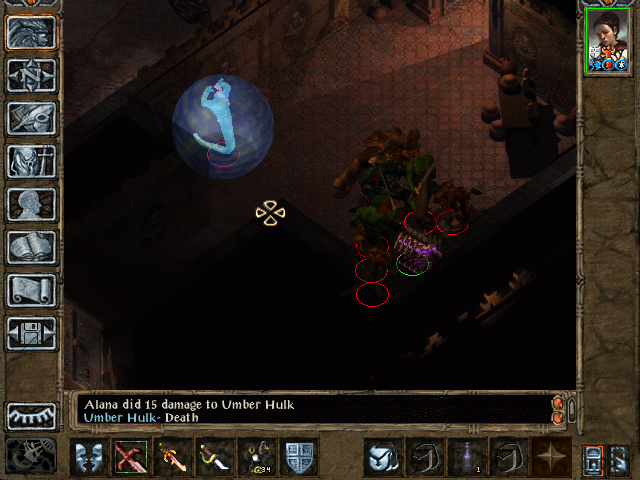The width and height of the screenshot is (640, 480).
Task: Open the journal with quill icon
Action: pos(32,118)
